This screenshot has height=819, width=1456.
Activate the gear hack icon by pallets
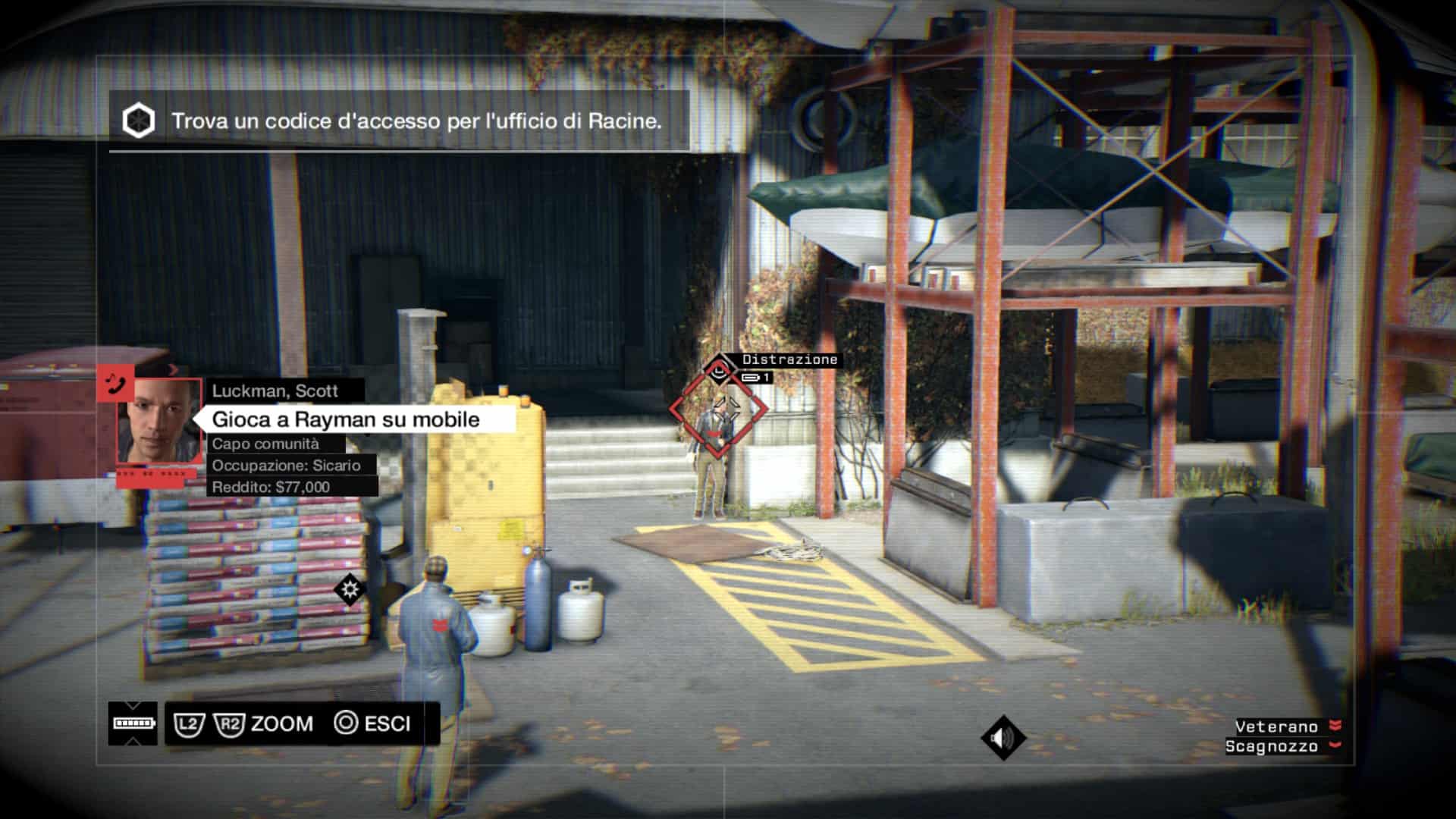point(350,589)
